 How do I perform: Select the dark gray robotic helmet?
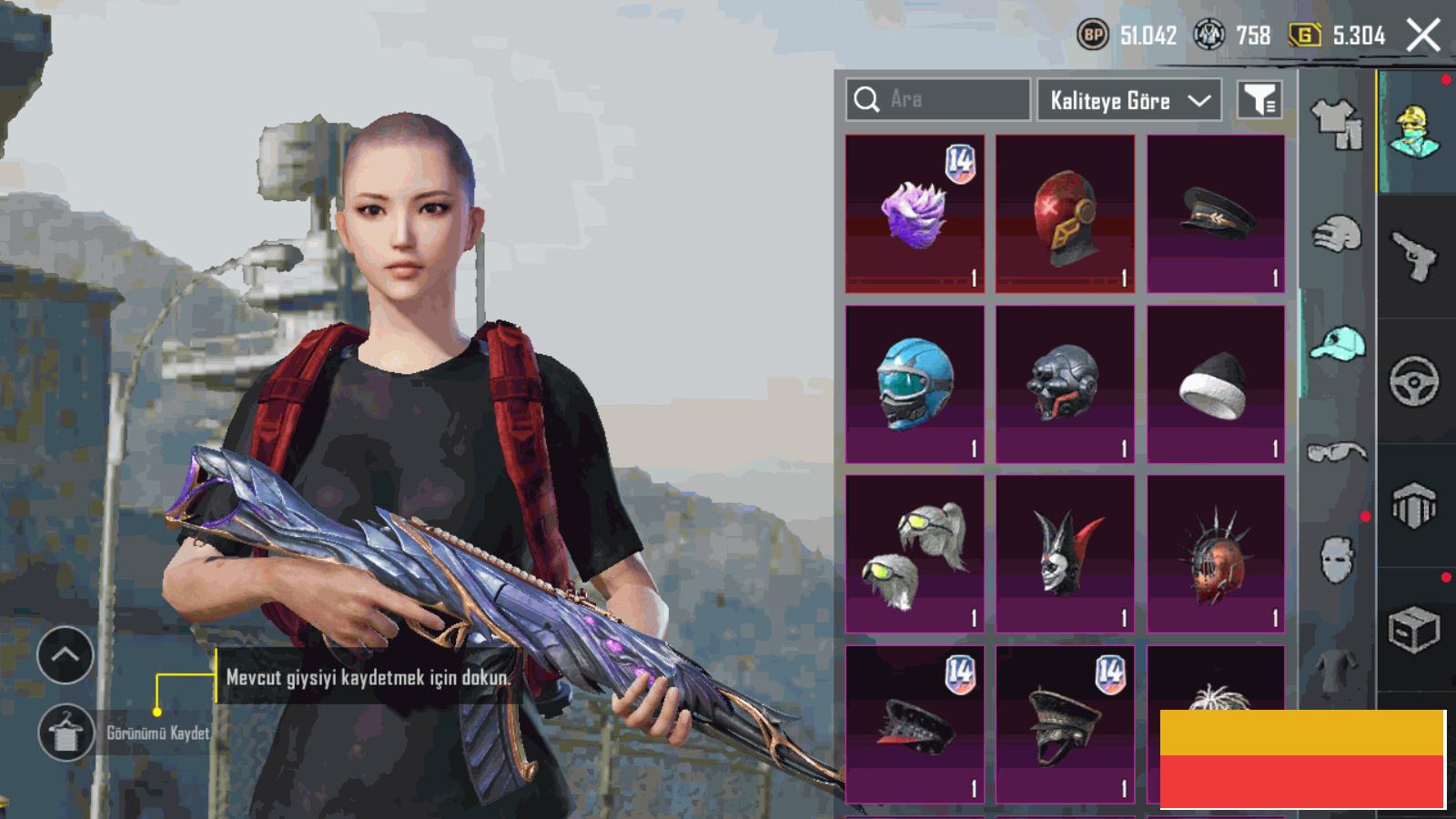click(1065, 384)
